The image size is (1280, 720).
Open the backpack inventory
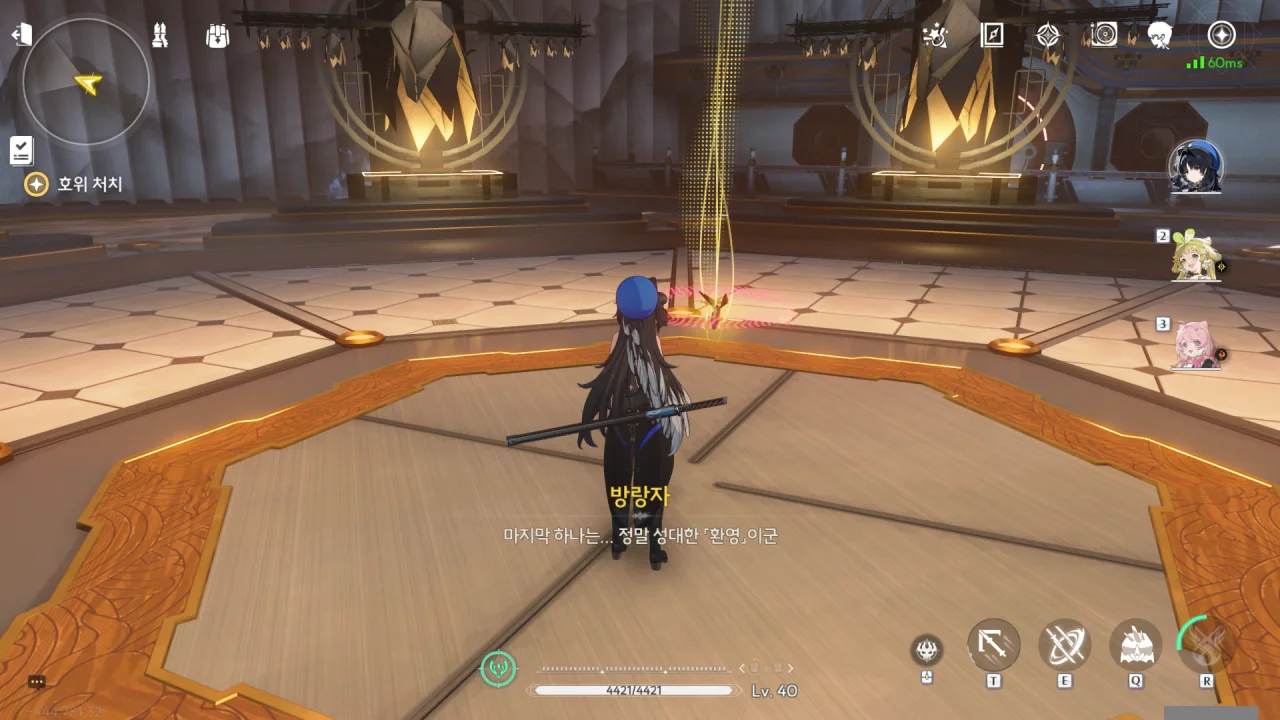pos(217,36)
